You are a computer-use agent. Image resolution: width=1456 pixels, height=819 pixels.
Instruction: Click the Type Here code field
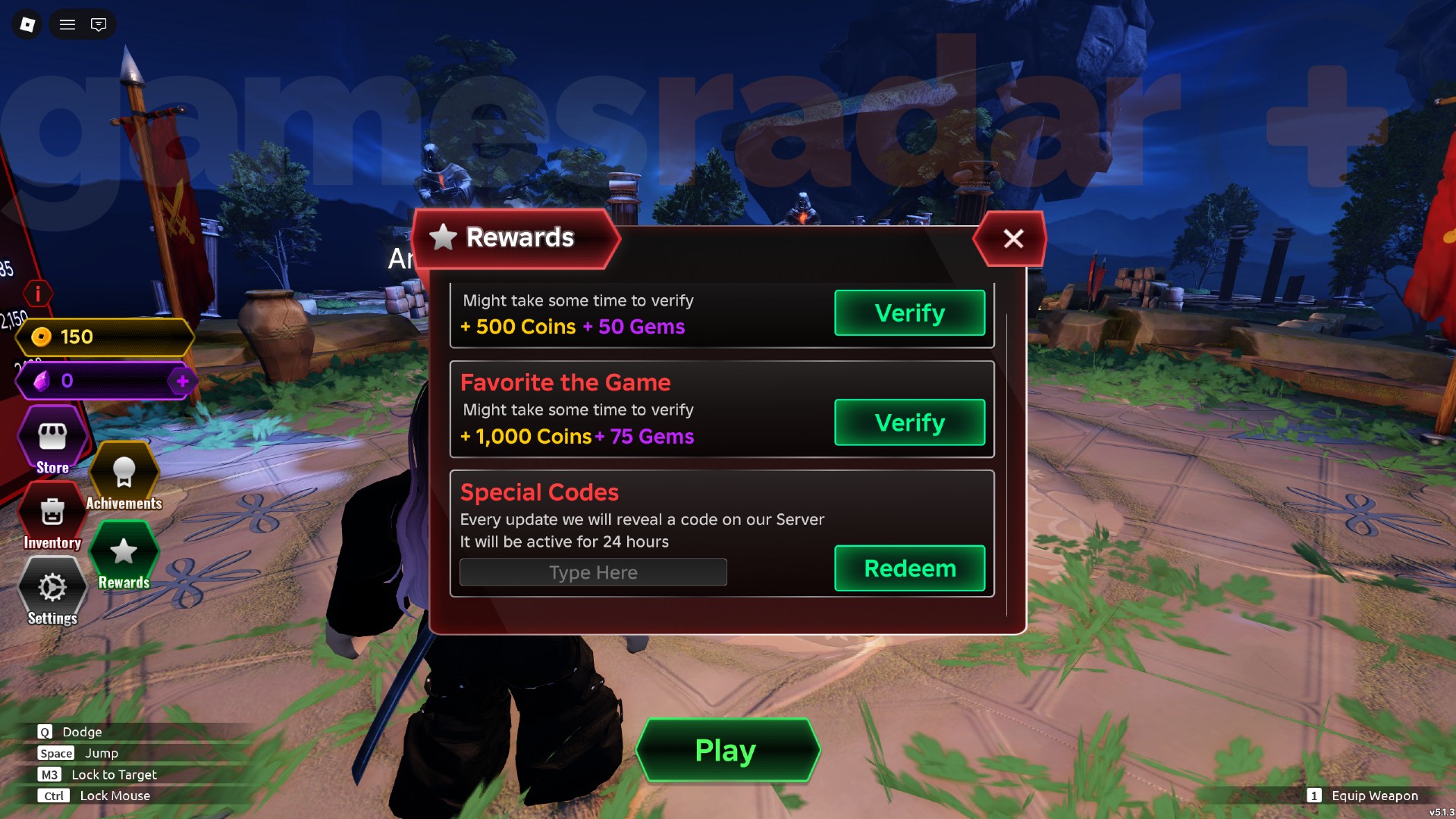(x=592, y=572)
